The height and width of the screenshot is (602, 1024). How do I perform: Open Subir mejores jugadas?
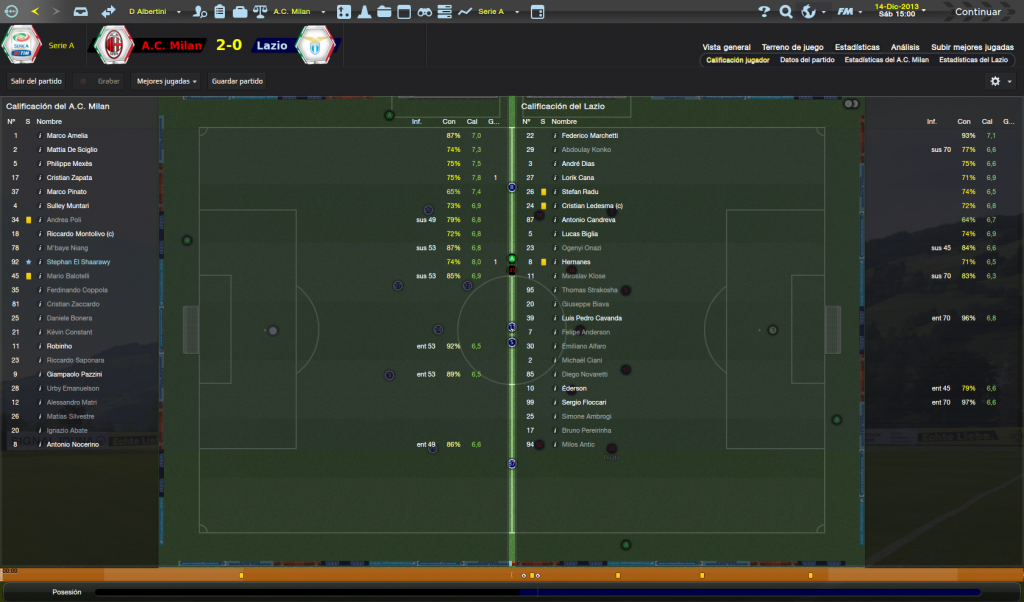tap(972, 47)
